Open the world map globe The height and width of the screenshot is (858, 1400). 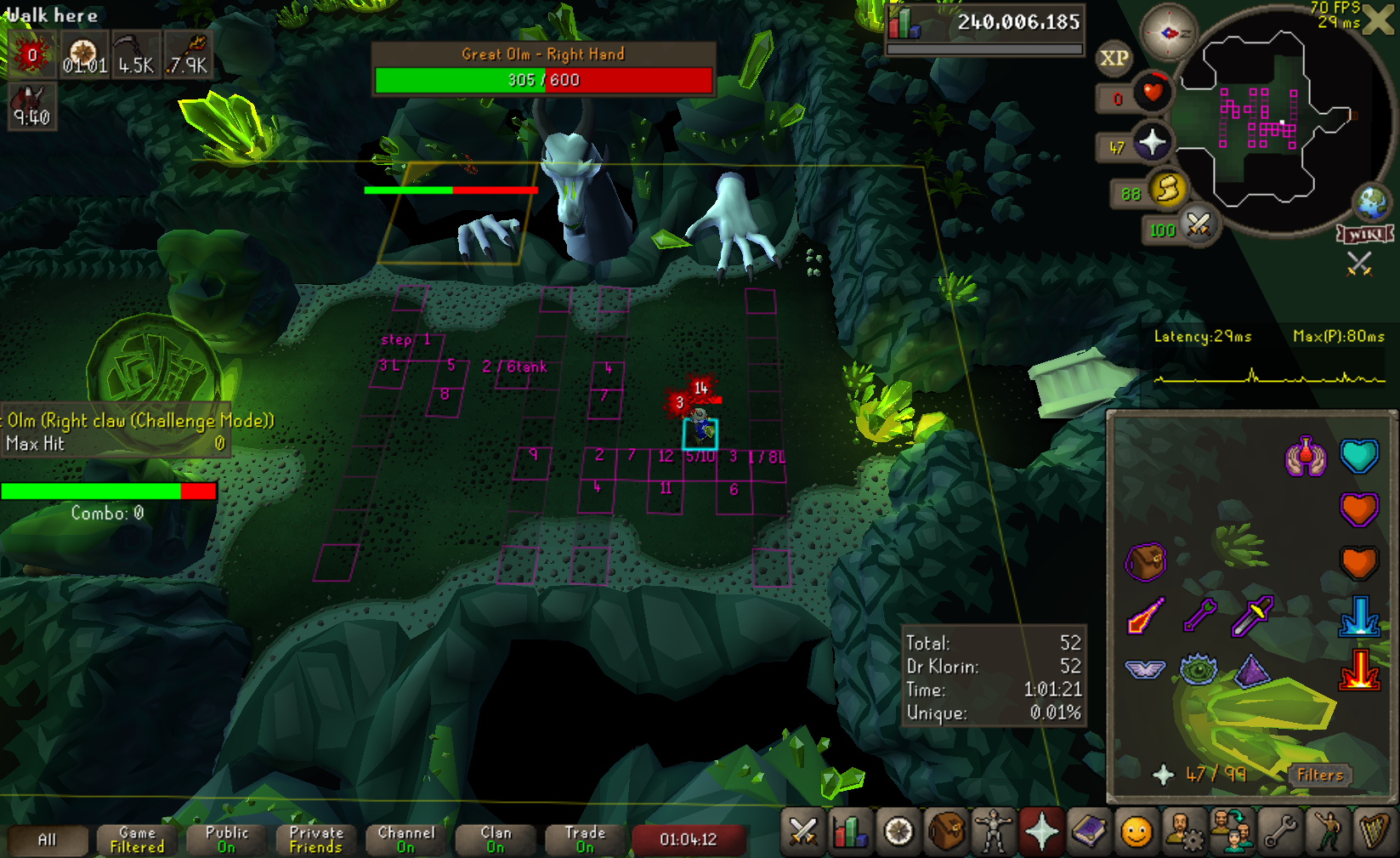pos(1372,202)
